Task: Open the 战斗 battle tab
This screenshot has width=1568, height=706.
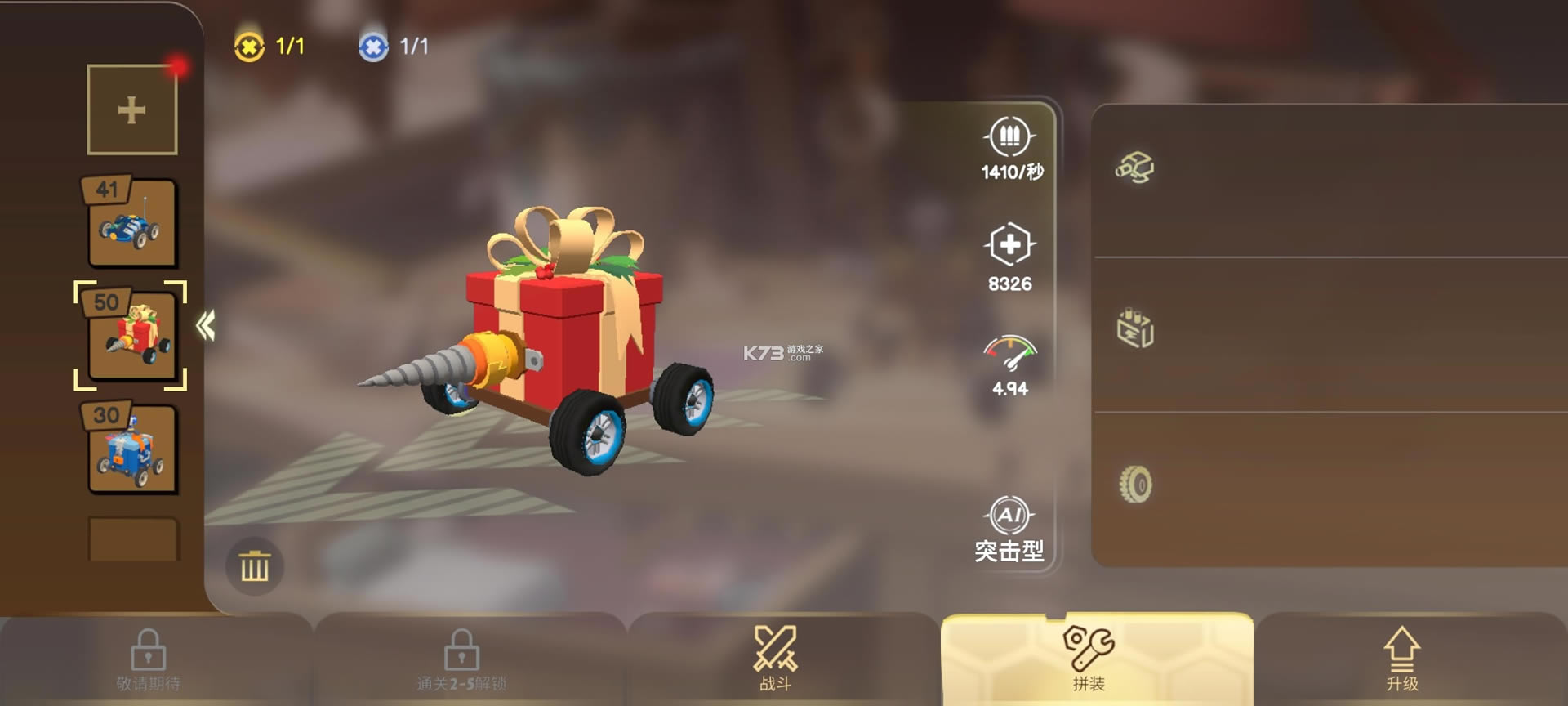Action: click(775, 659)
